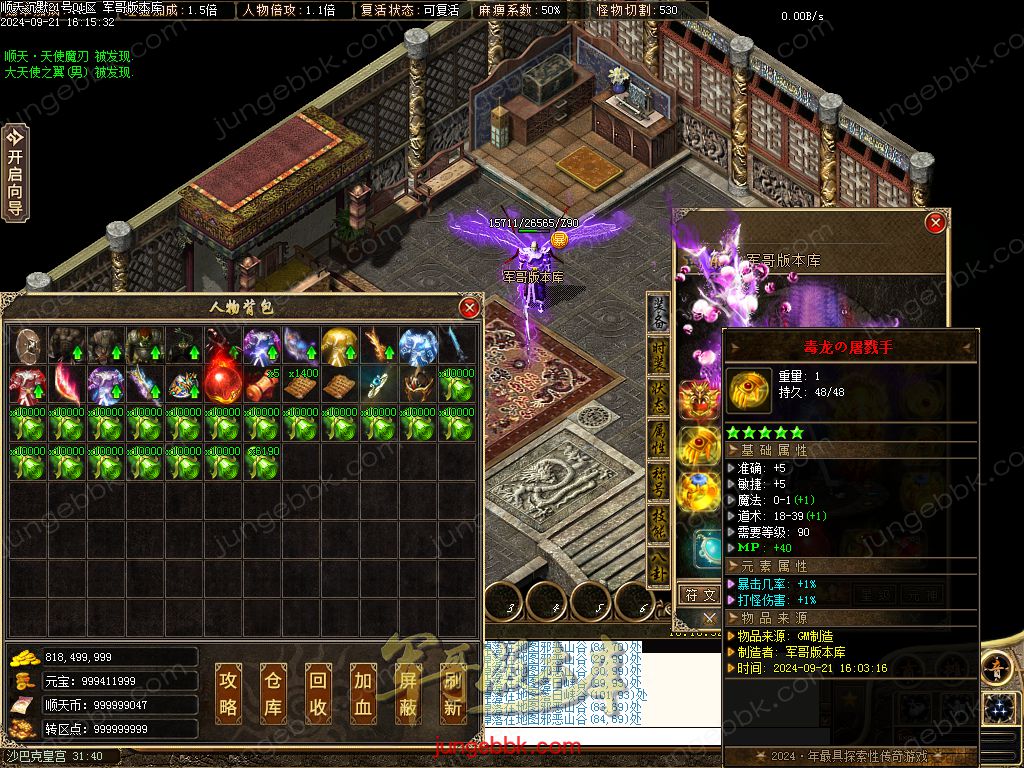Screen dimensions: 1024x768
Task: Show the 状态 status tab
Action: point(659,399)
